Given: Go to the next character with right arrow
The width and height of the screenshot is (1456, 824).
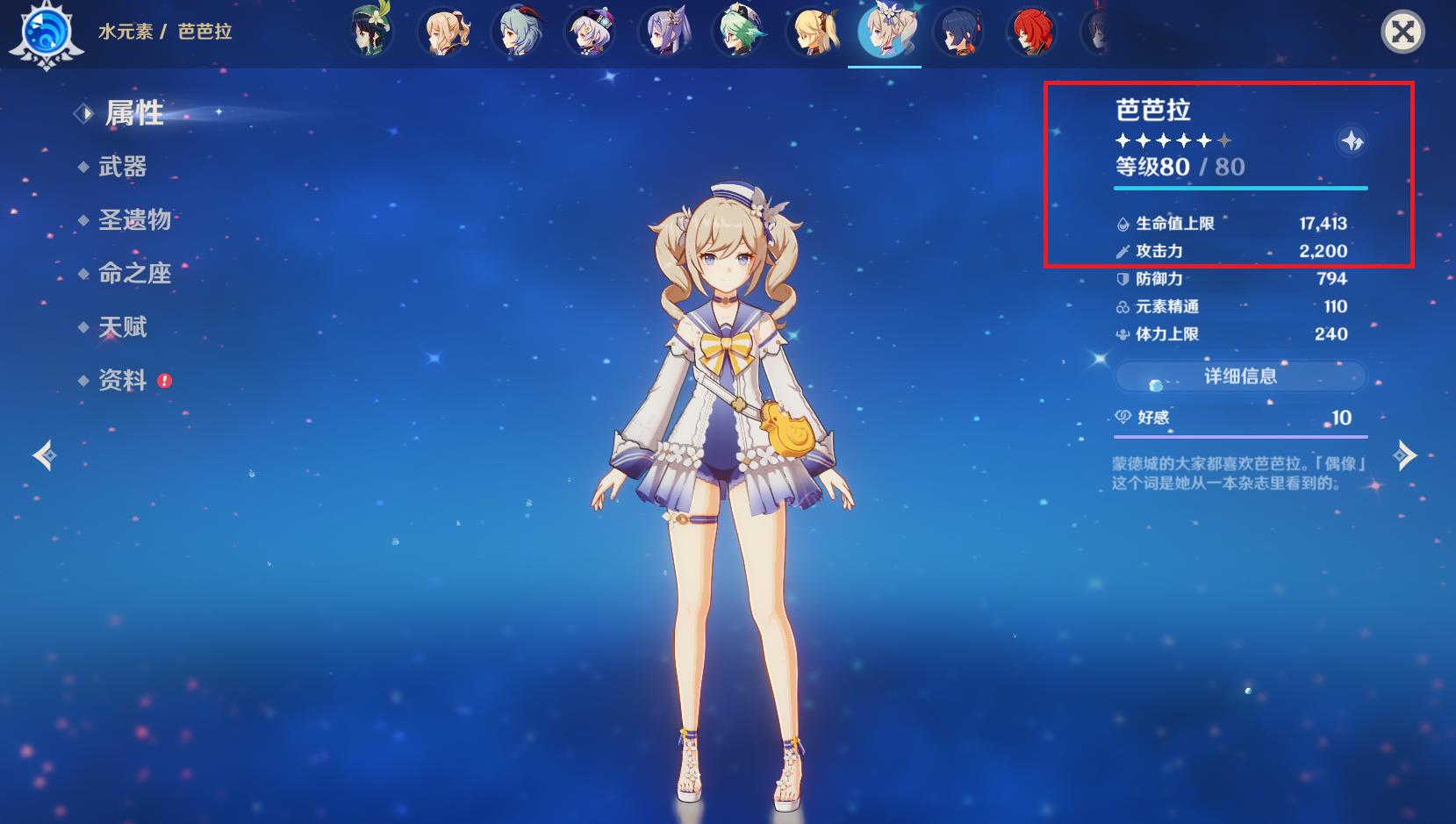Looking at the screenshot, I should click(x=1405, y=455).
